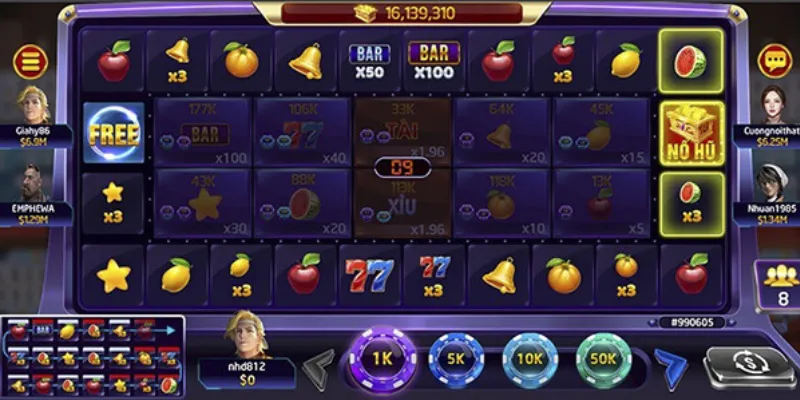Bet on the watermelon x20 tile
This screenshot has height=400, width=800.
click(301, 202)
